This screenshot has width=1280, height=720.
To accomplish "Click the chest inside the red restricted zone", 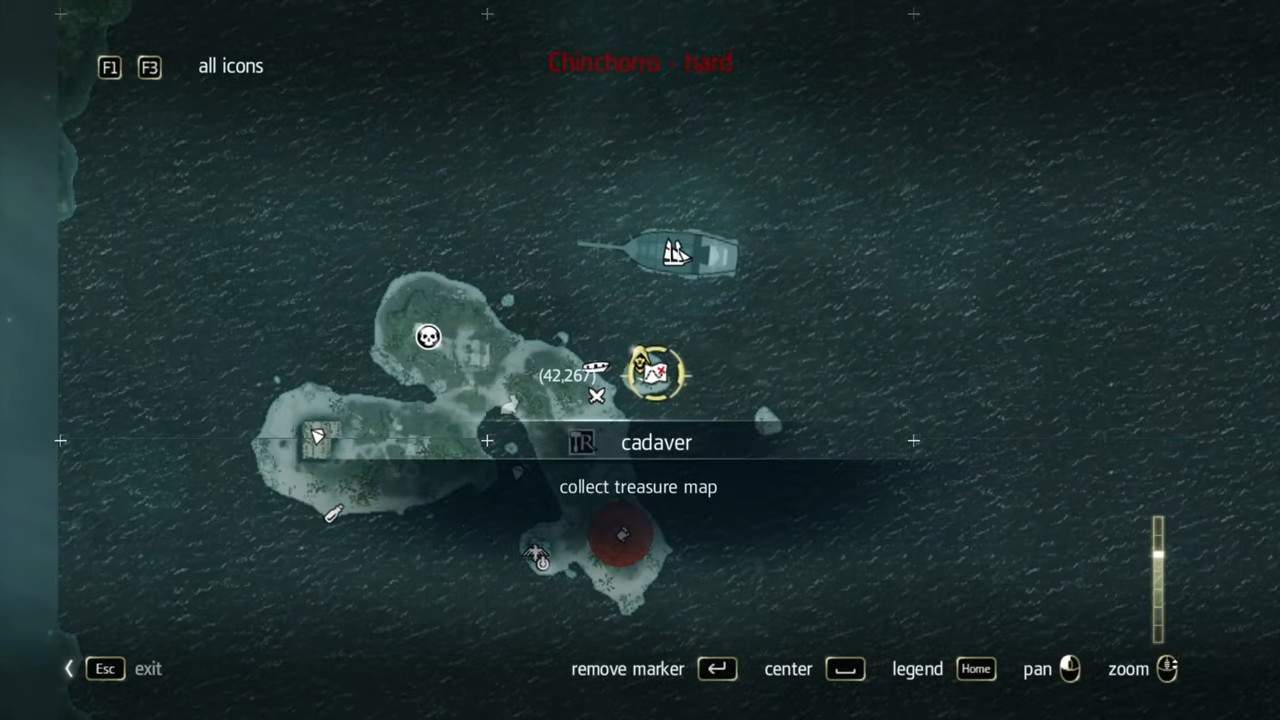I will [622, 533].
